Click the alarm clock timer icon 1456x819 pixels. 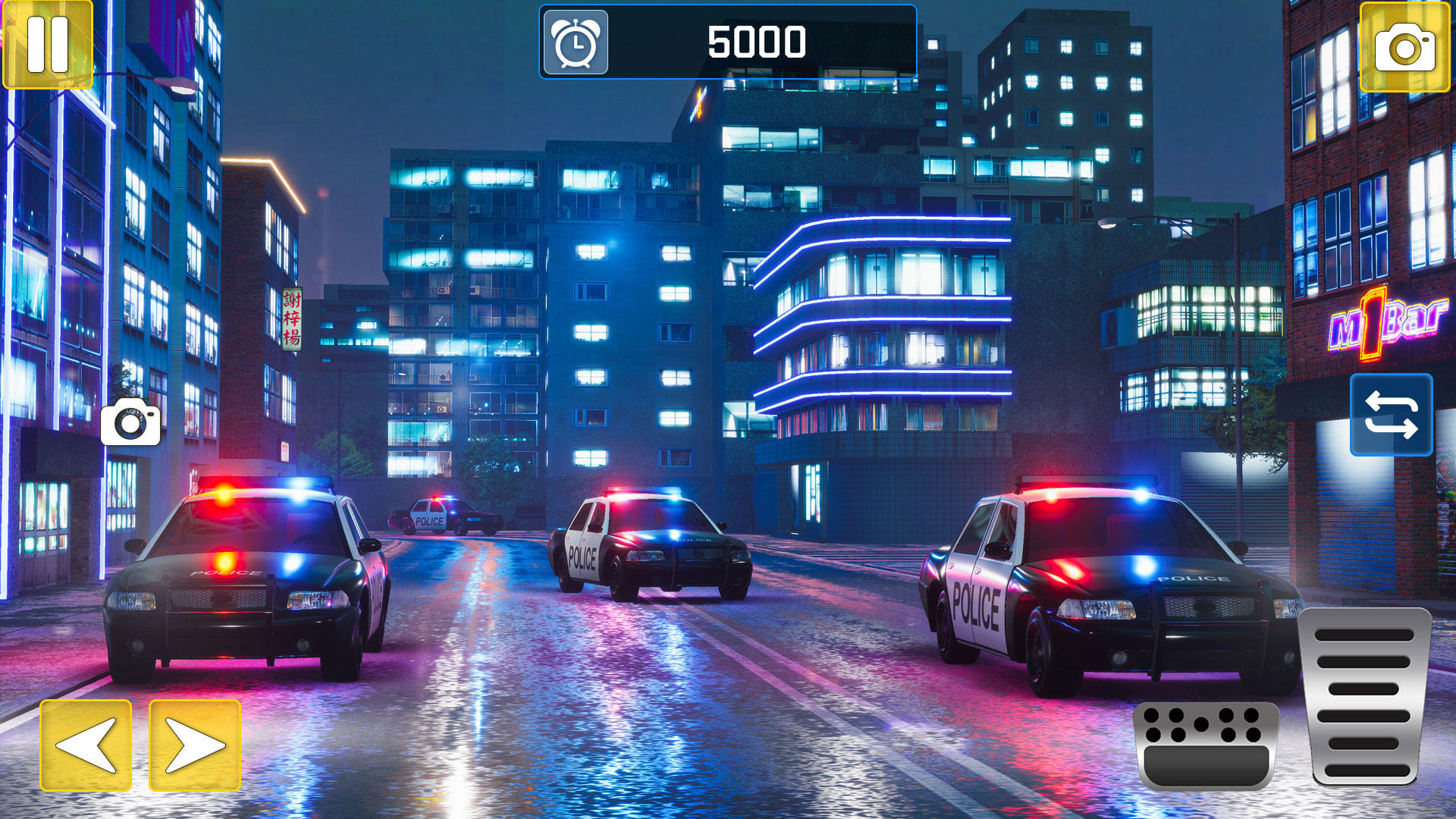click(575, 42)
